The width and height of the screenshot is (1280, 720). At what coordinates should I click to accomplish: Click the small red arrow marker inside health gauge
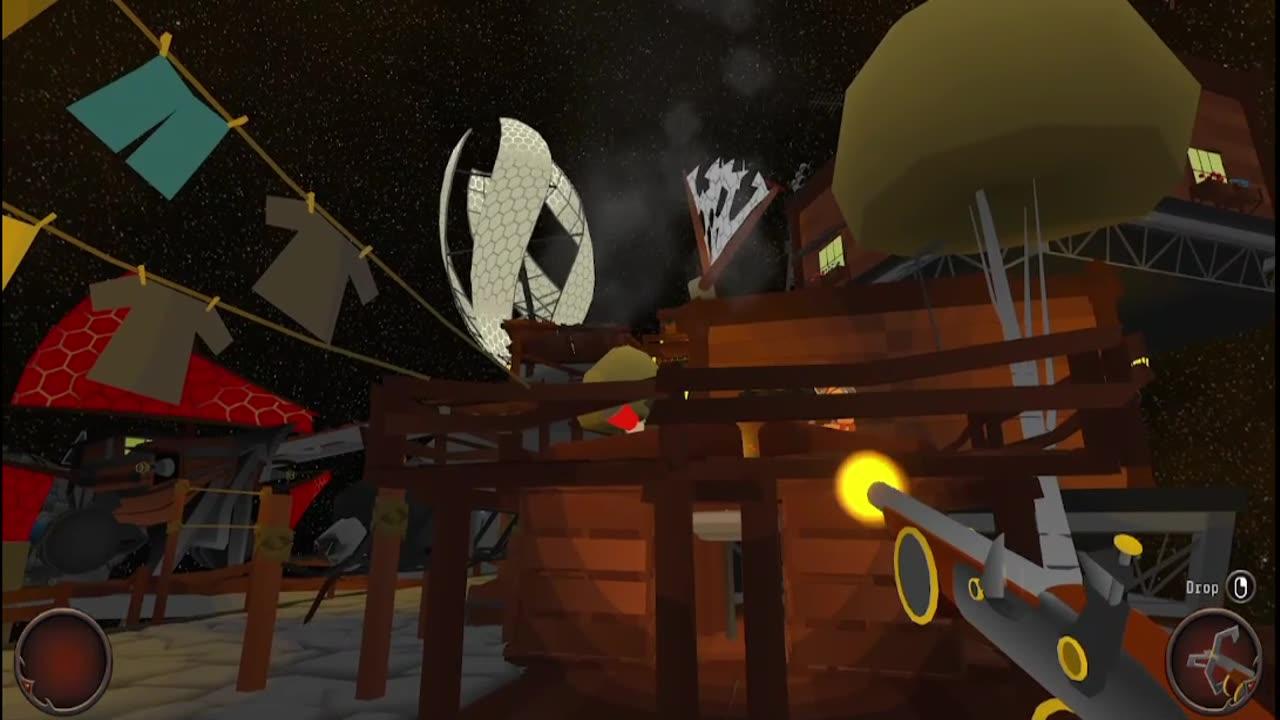click(x=28, y=685)
